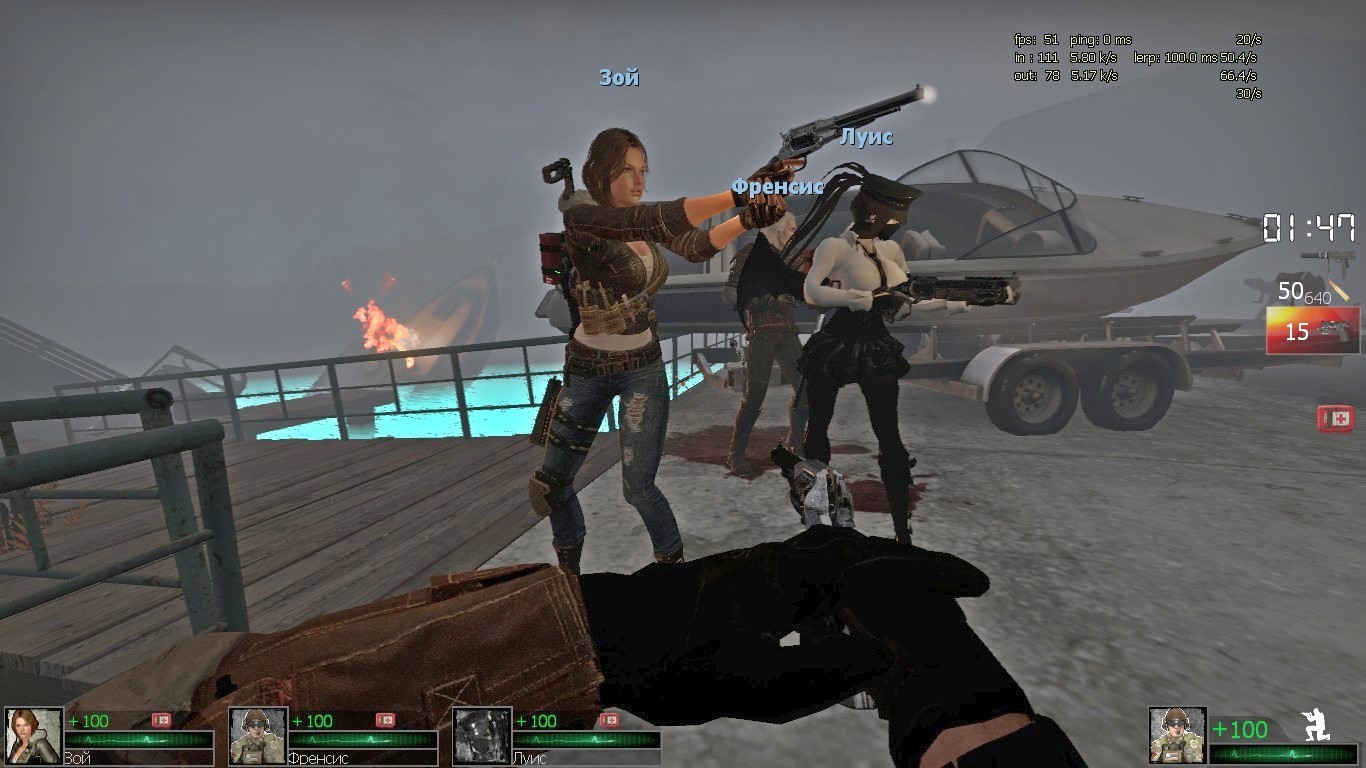Click Зой's teammate portrait

(34, 736)
